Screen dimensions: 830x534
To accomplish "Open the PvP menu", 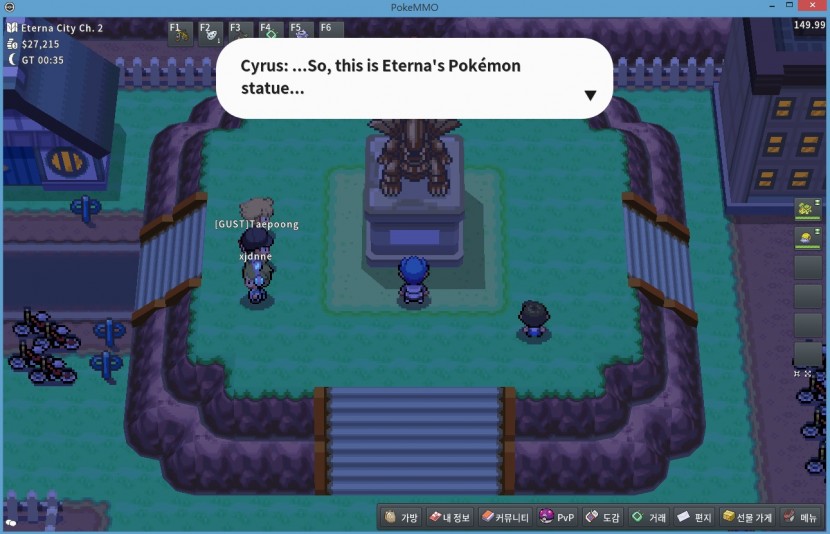I will coord(557,517).
